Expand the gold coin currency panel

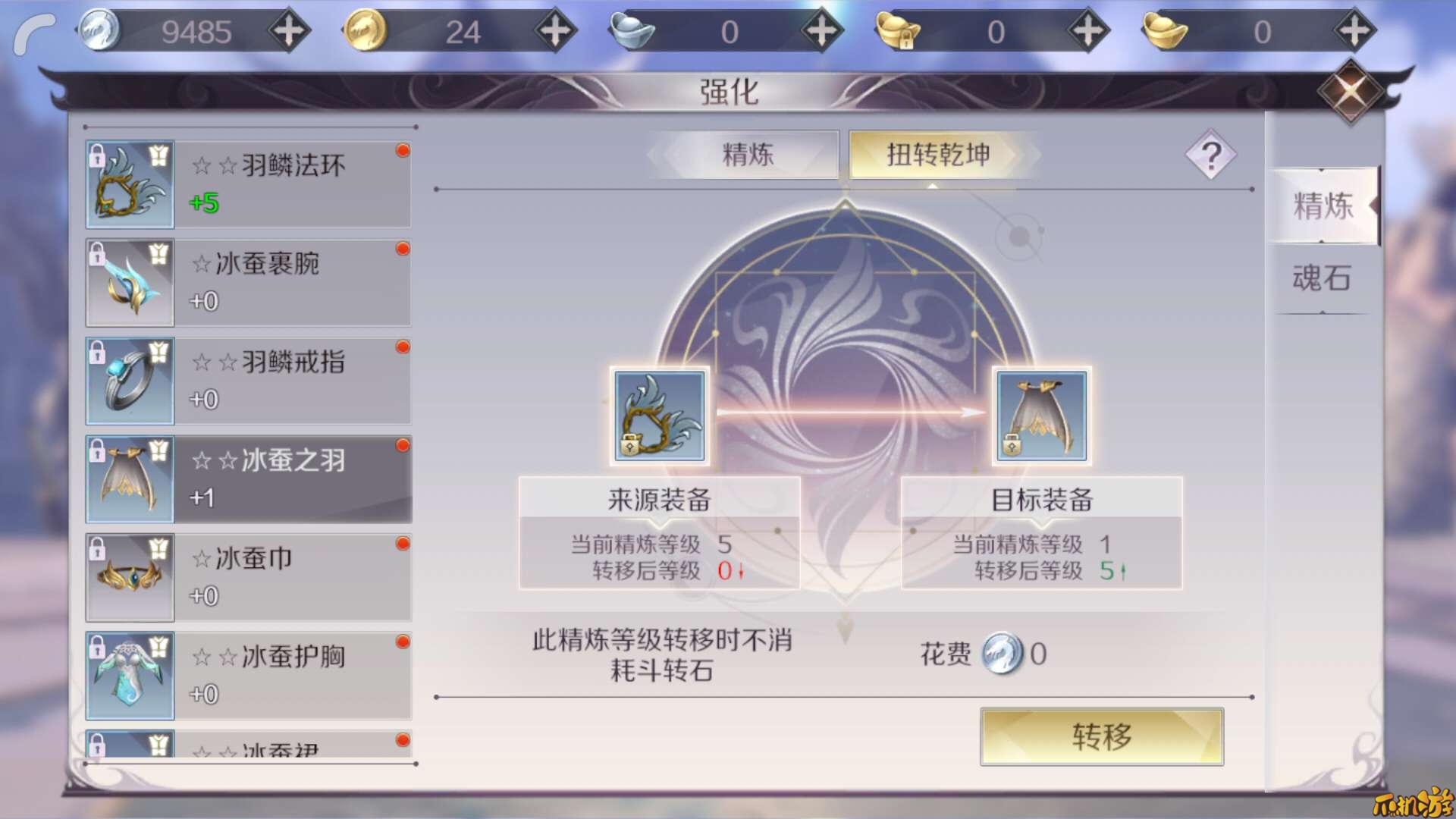click(557, 30)
